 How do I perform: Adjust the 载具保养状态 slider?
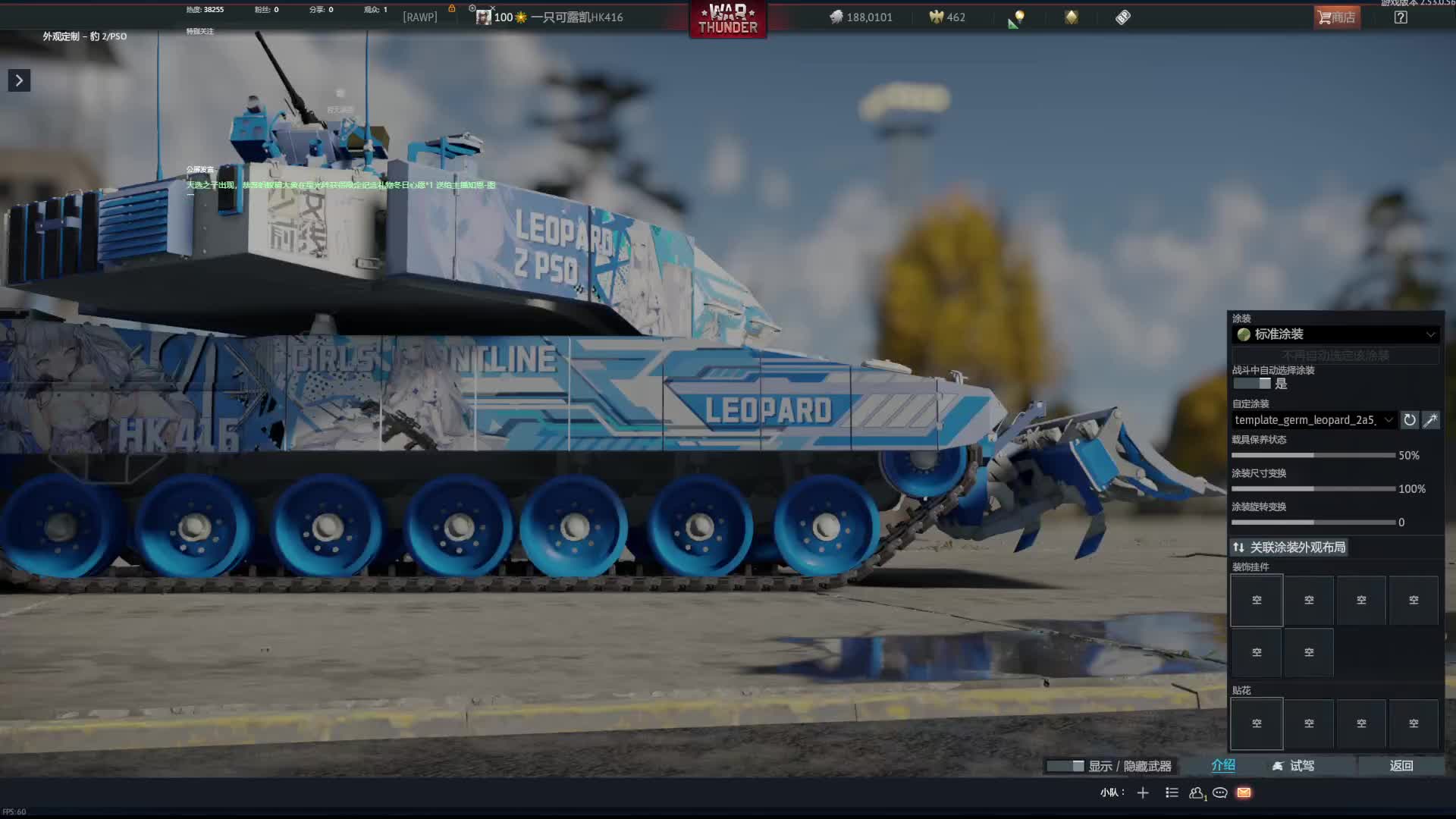click(1313, 456)
